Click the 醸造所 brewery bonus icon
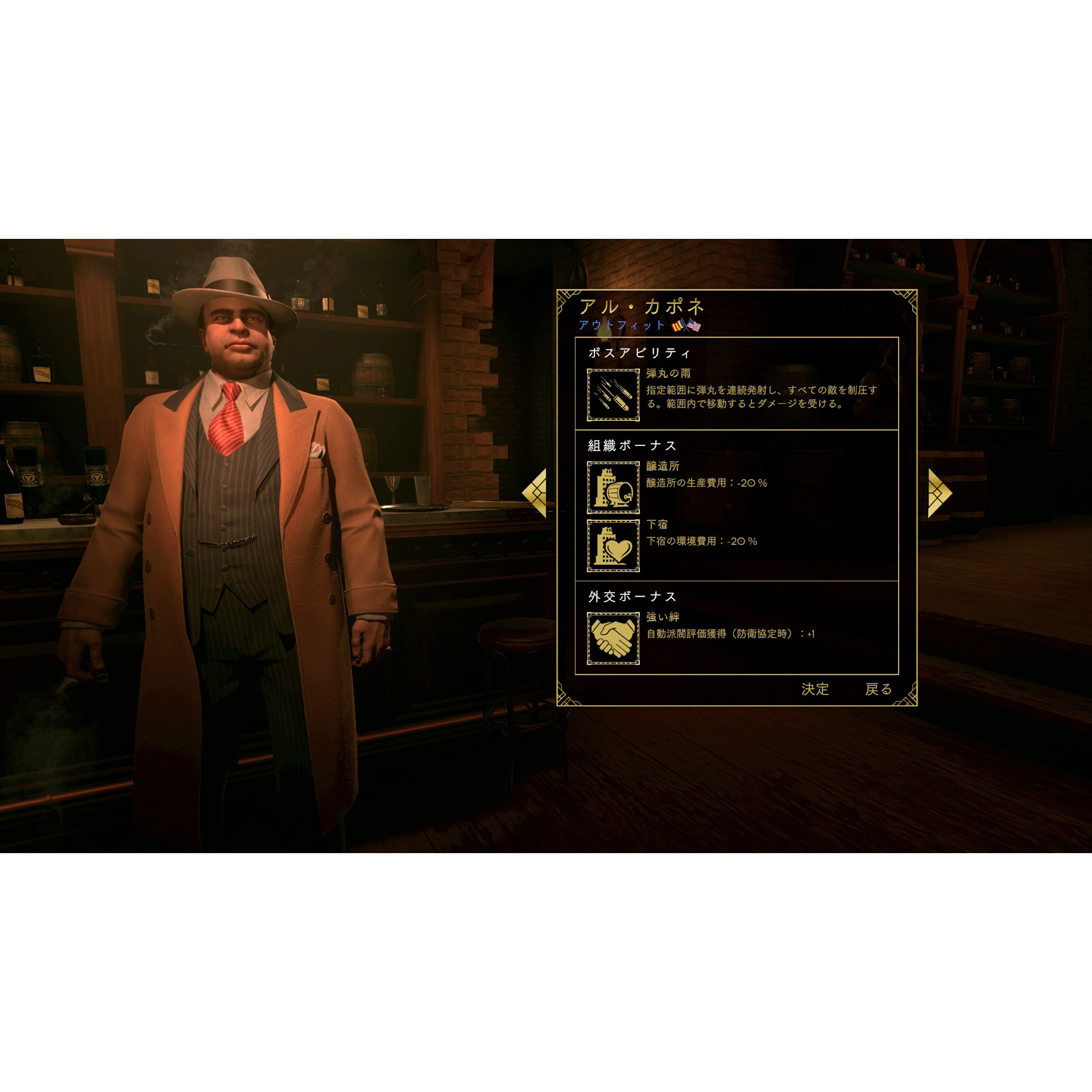The width and height of the screenshot is (1092, 1092). click(x=613, y=487)
